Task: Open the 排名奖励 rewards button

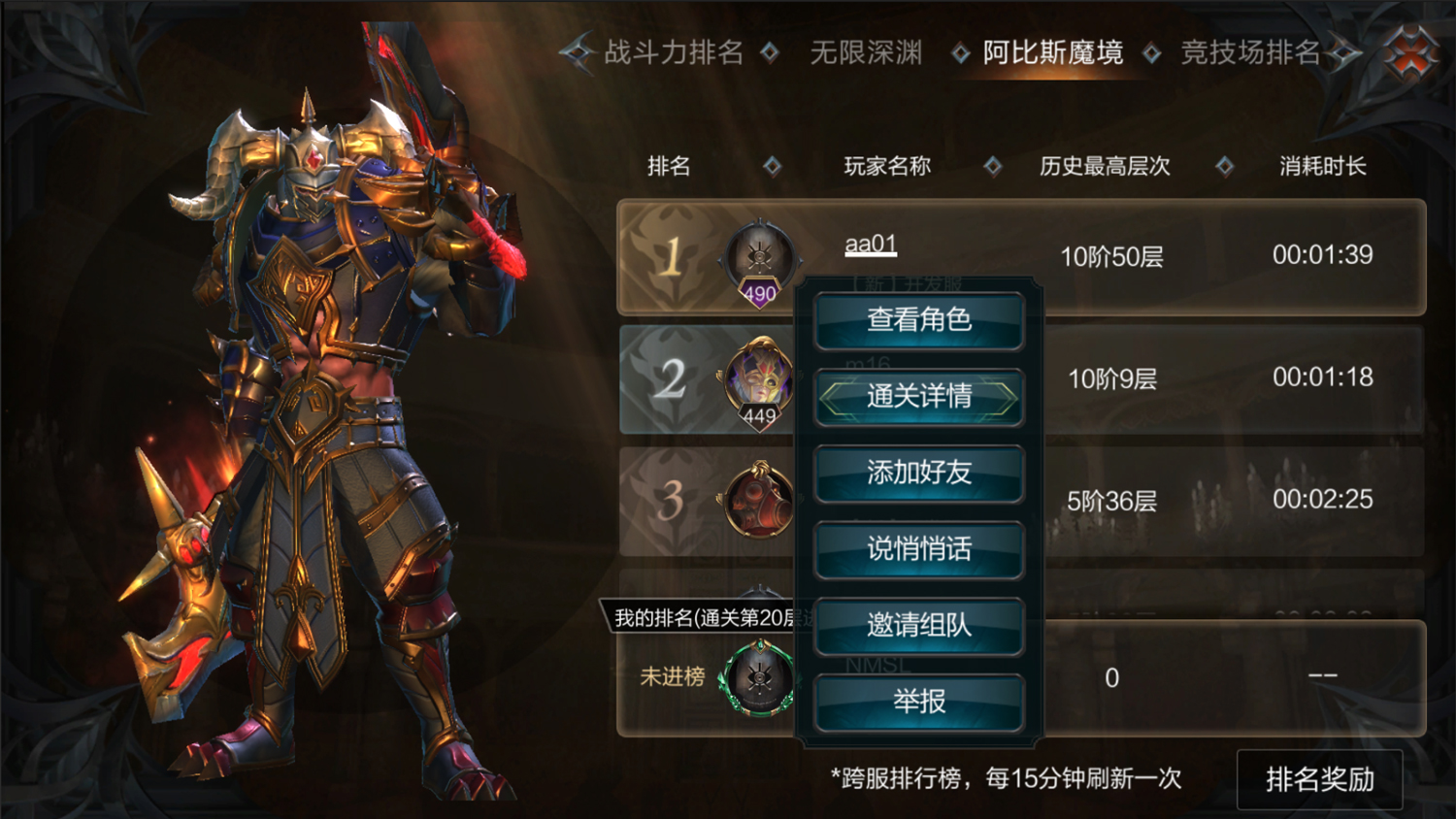Action: tap(1319, 779)
